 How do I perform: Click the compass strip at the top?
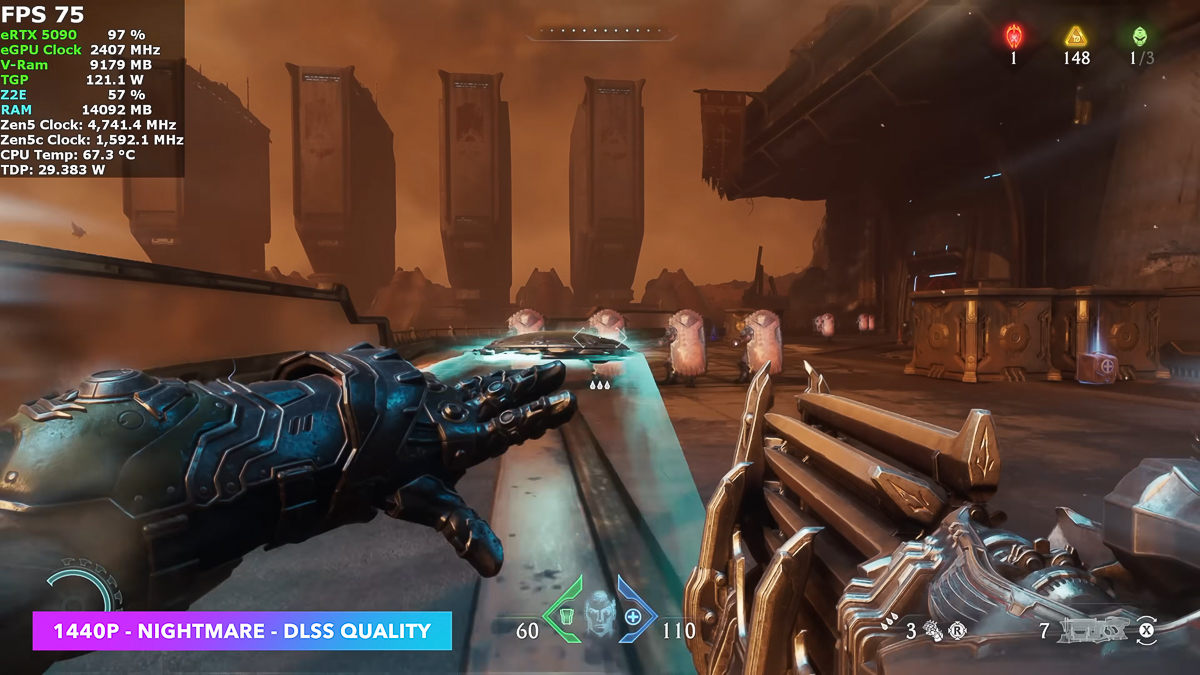[x=595, y=32]
